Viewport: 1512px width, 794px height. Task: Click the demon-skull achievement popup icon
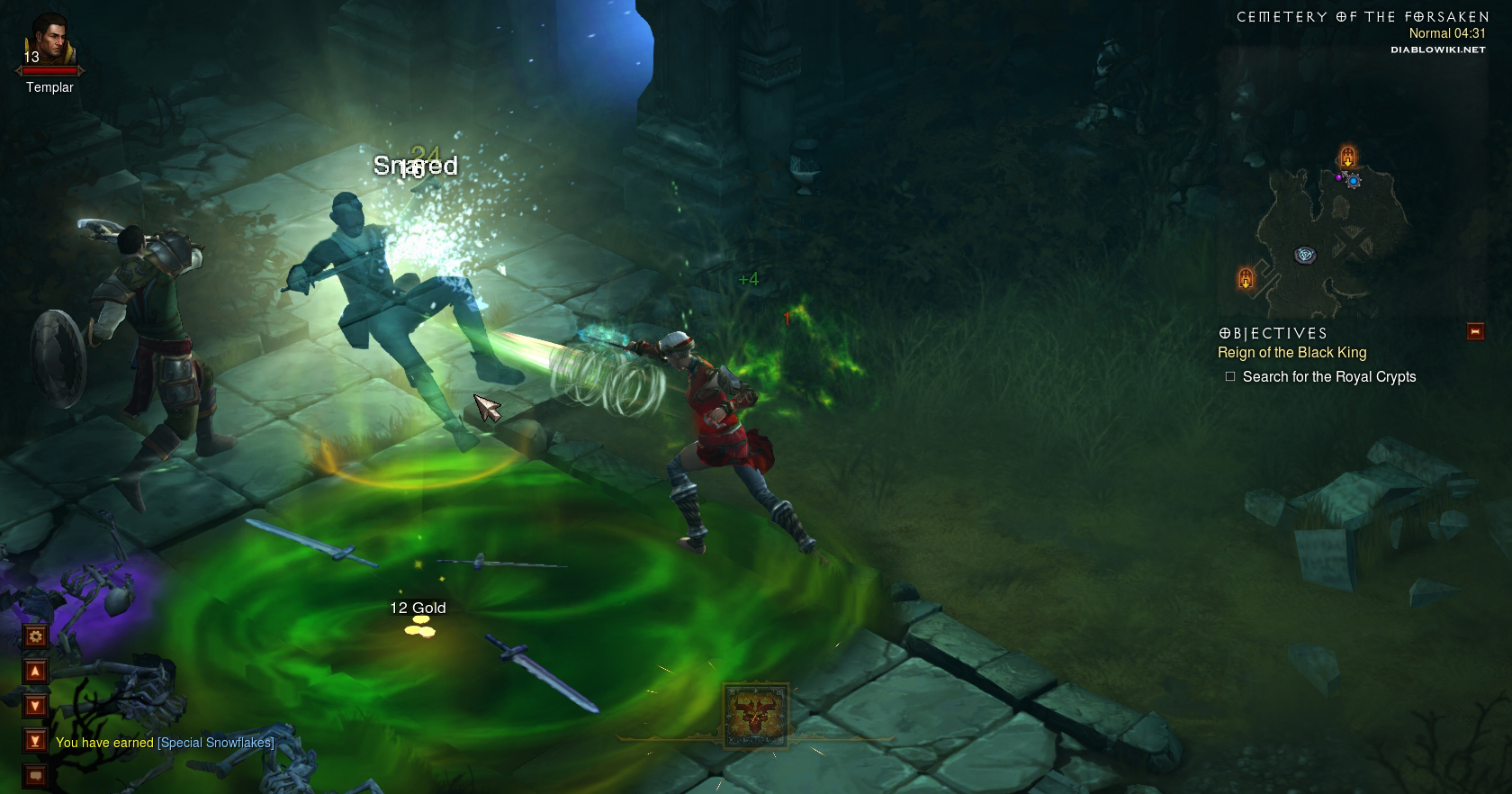pyautogui.click(x=756, y=716)
